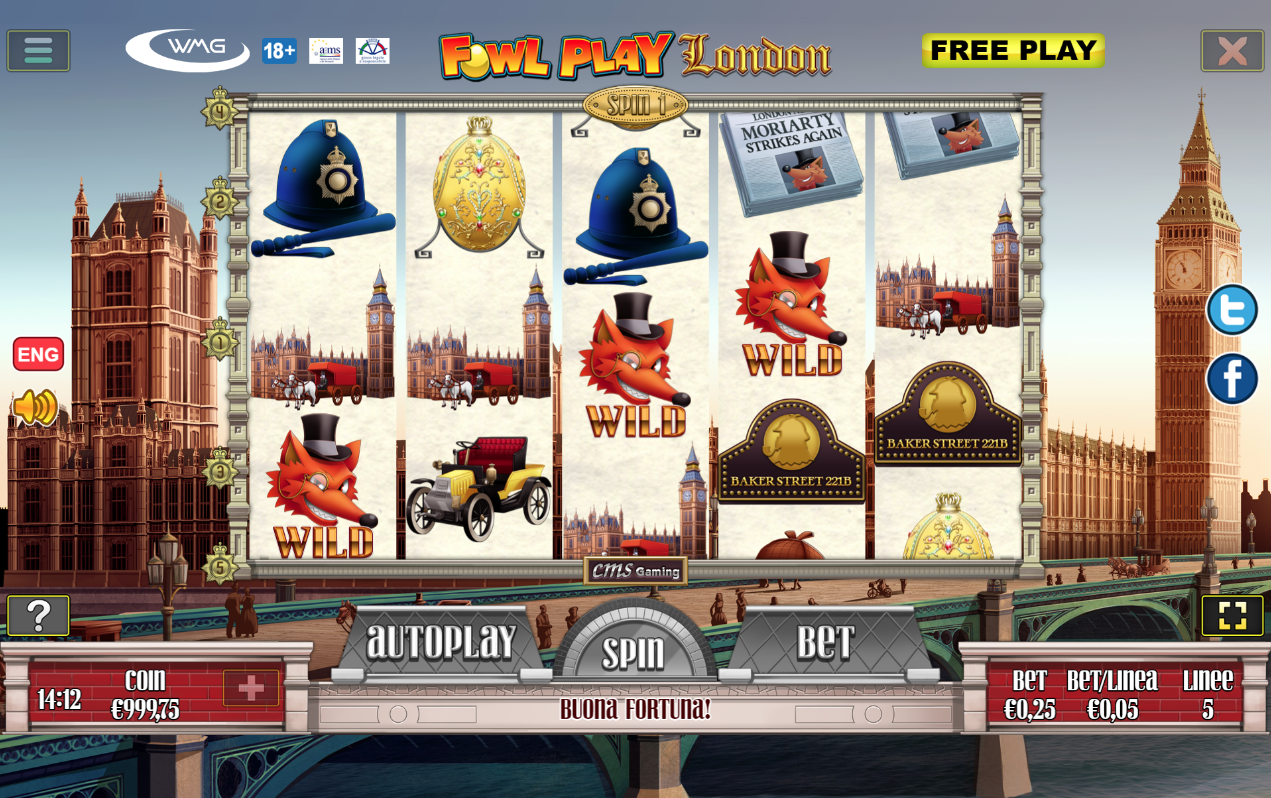This screenshot has height=798, width=1271.
Task: Open the help question mark
Action: 38,616
